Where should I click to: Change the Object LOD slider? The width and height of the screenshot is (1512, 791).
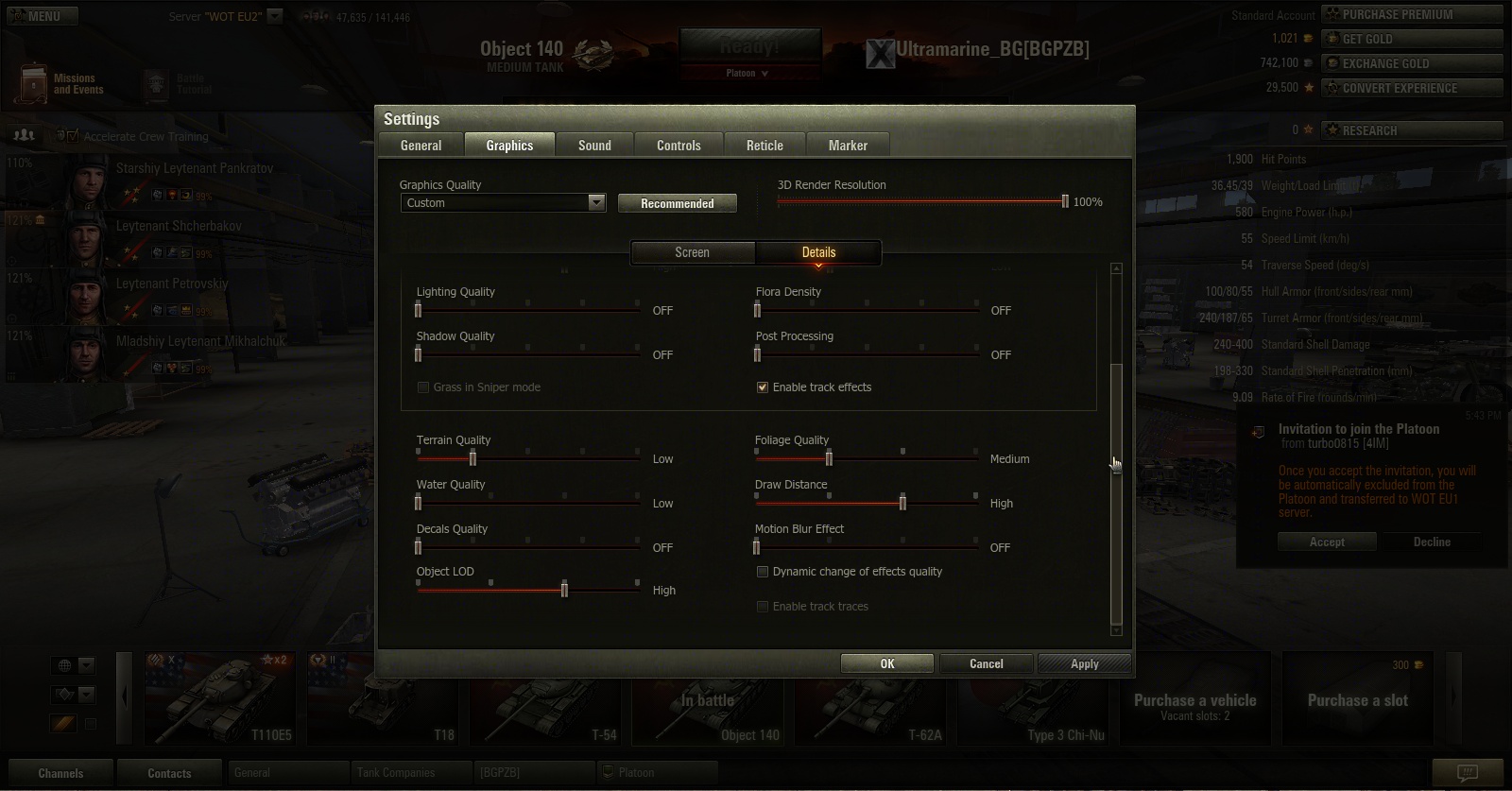click(564, 590)
